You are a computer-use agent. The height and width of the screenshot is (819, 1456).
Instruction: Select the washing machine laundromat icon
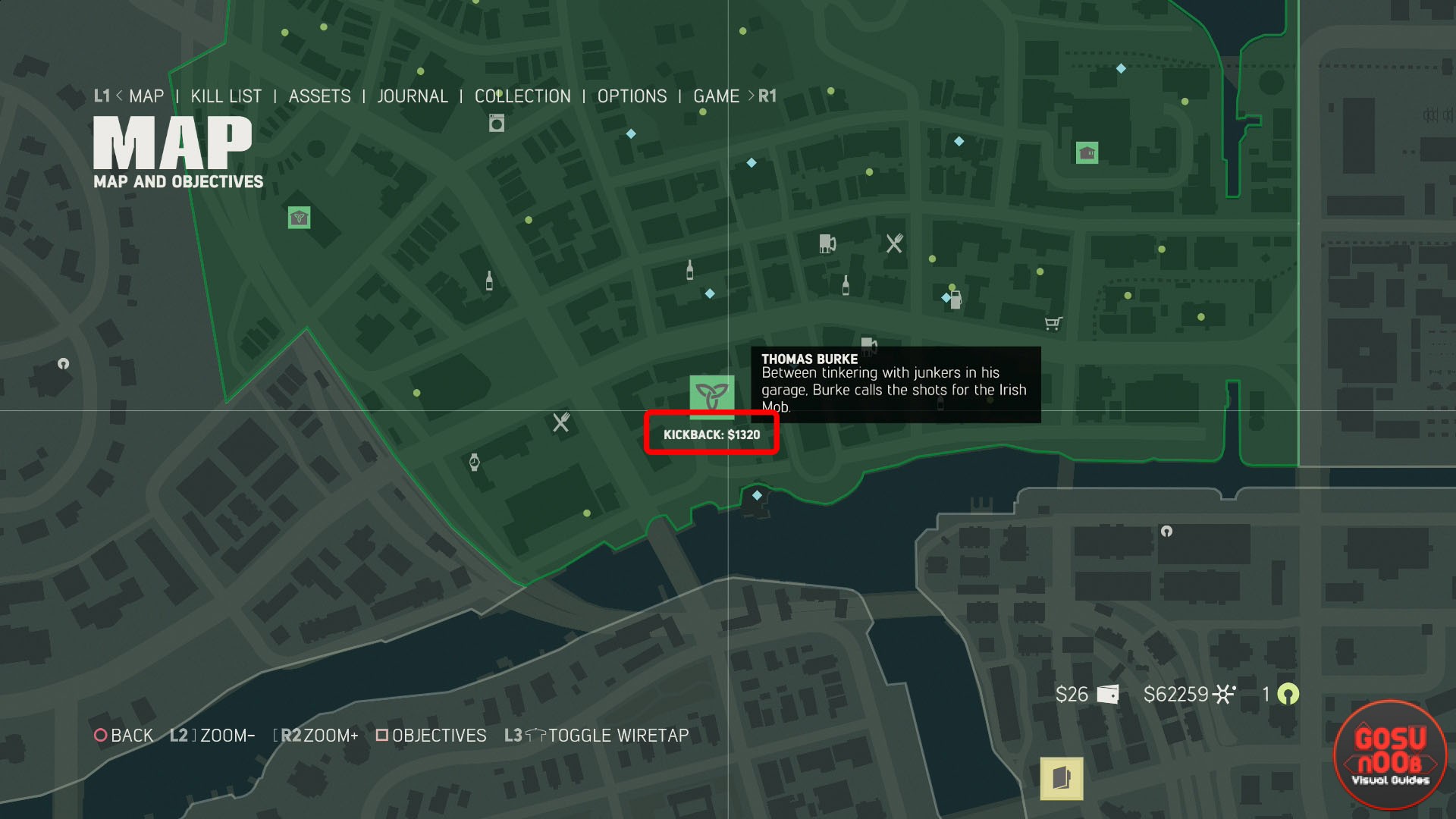[x=495, y=122]
